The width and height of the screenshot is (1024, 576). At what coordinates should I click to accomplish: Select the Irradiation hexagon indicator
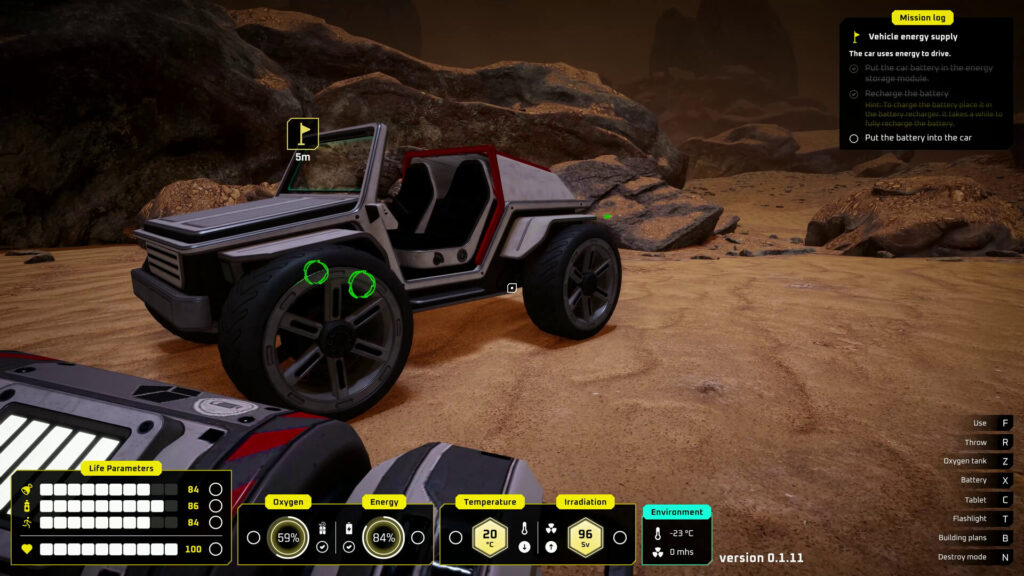[x=585, y=537]
